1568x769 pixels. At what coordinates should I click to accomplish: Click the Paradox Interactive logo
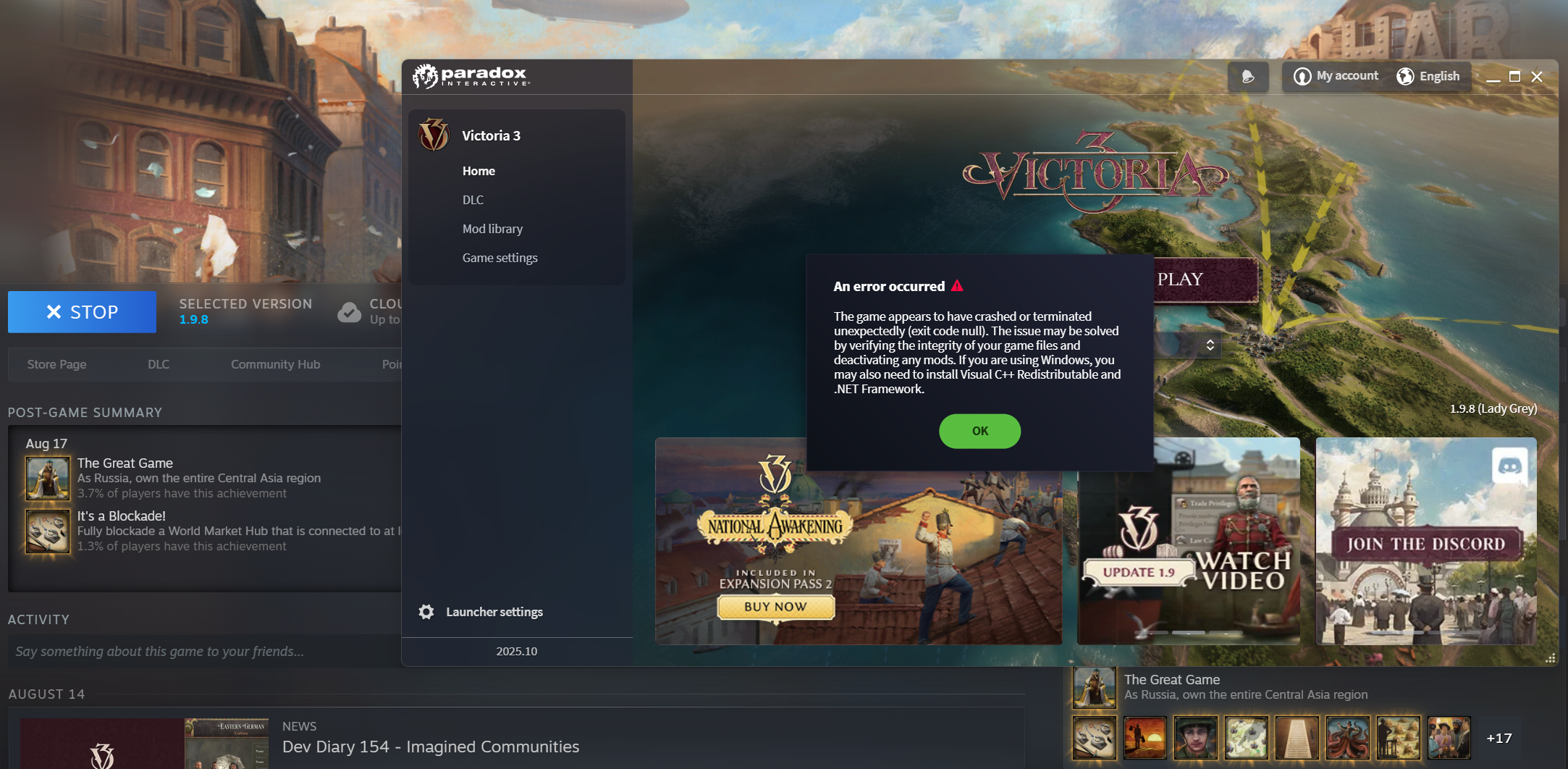point(471,76)
